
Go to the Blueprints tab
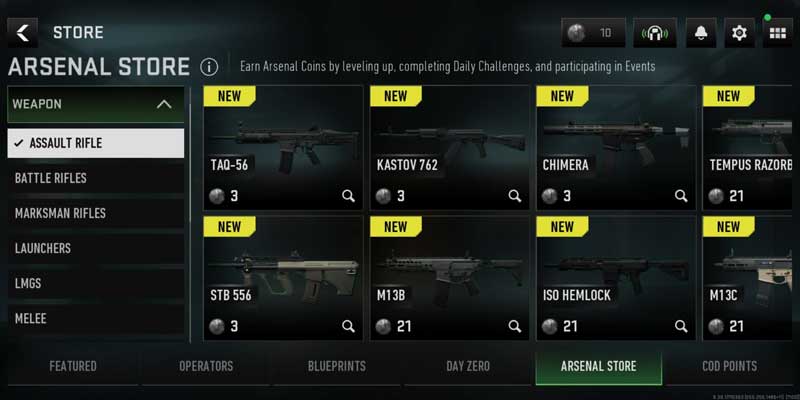tap(336, 366)
